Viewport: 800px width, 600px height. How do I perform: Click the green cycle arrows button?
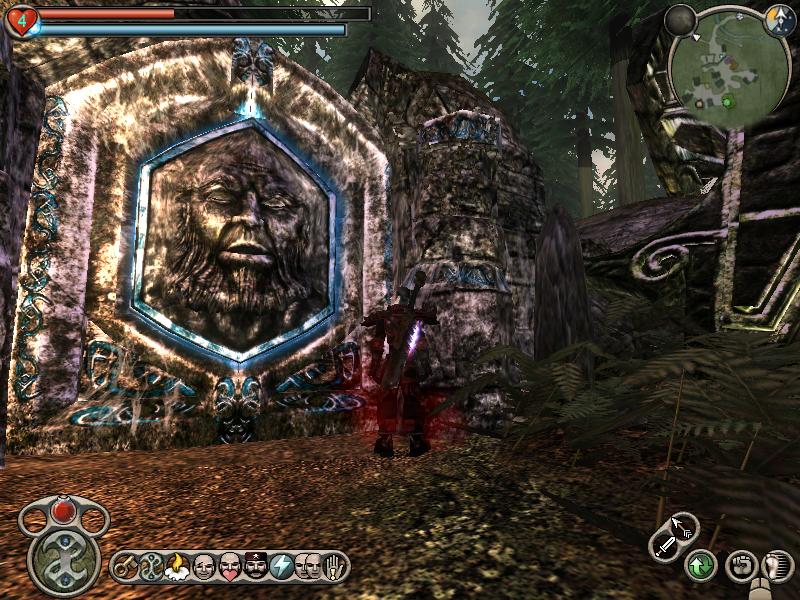point(700,567)
